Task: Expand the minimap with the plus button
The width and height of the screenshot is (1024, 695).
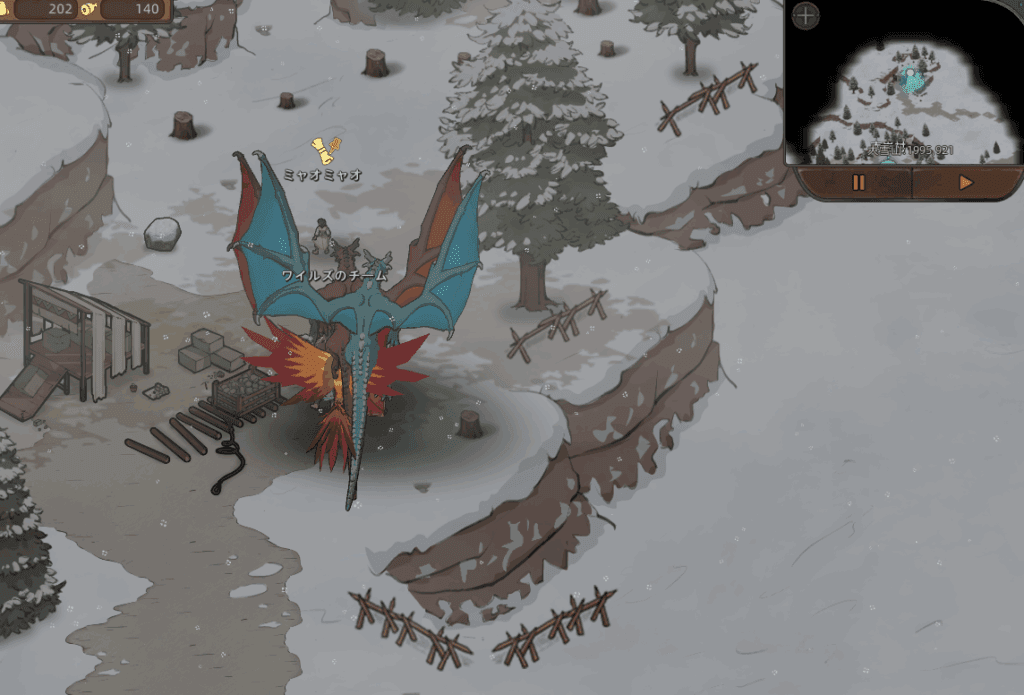Action: [806, 16]
